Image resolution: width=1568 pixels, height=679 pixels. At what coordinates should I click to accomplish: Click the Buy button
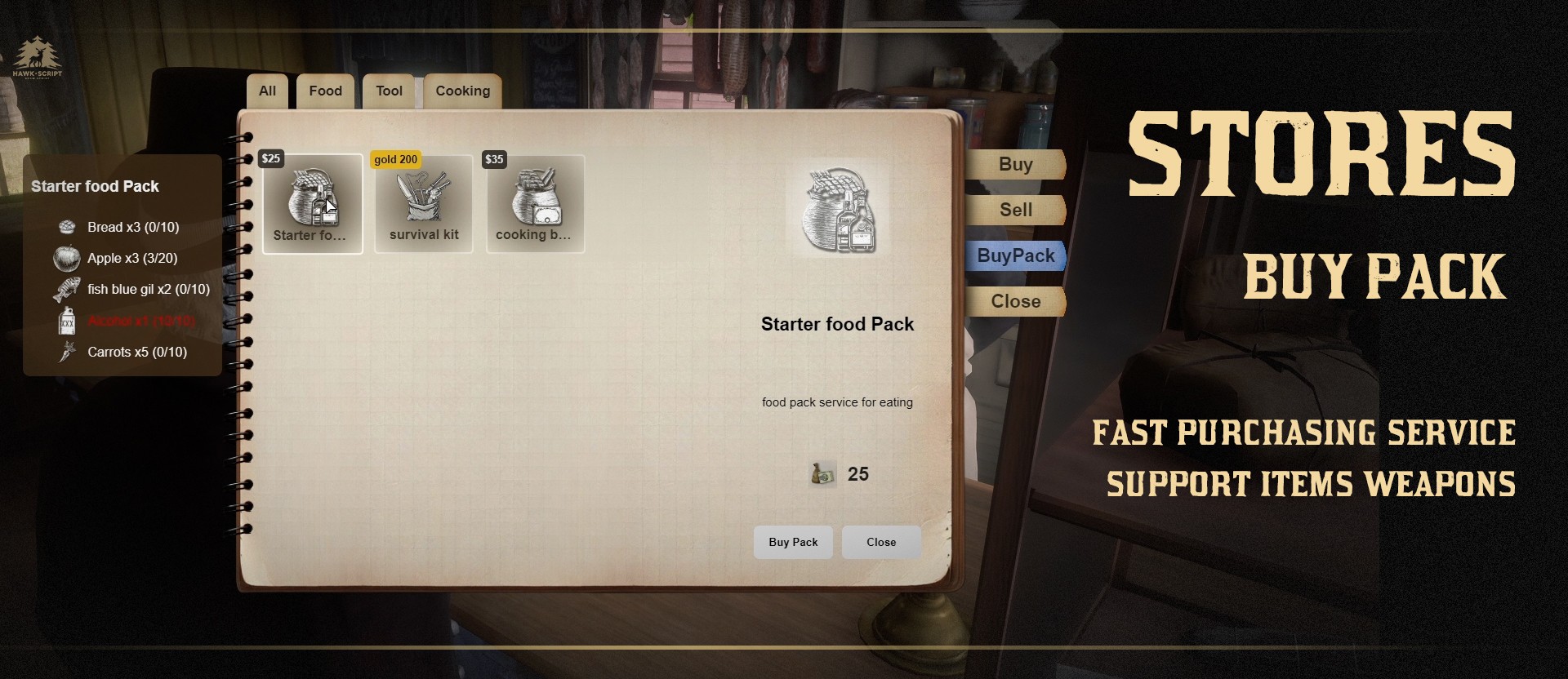[x=1014, y=164]
